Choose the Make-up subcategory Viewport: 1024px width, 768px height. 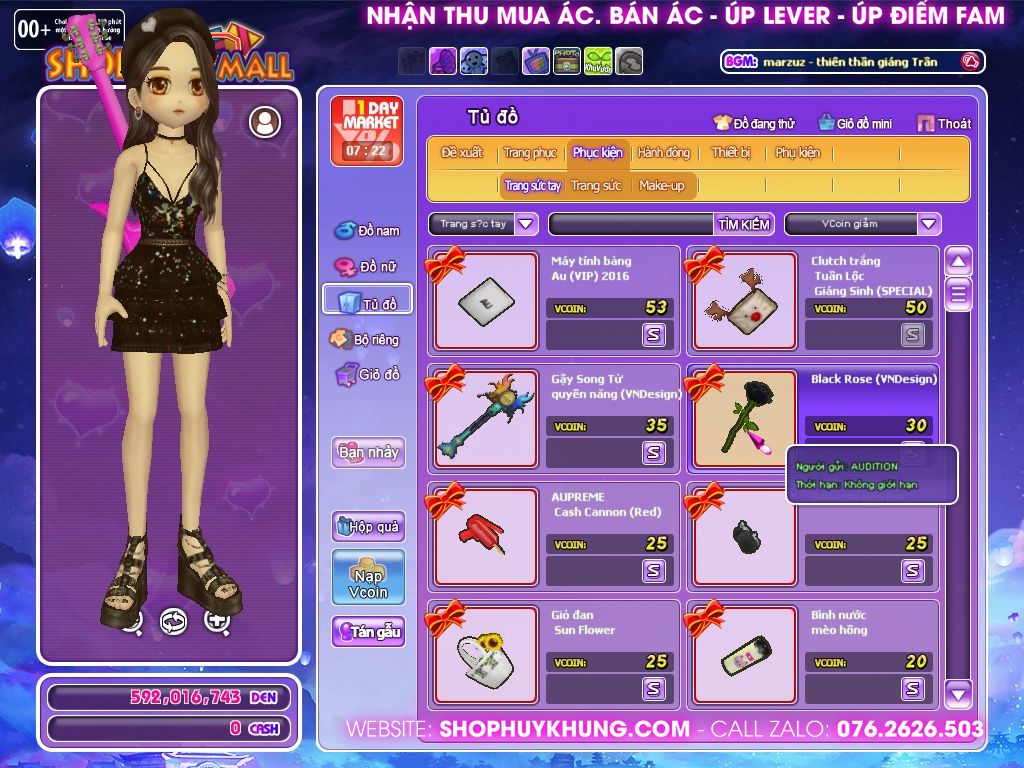662,186
